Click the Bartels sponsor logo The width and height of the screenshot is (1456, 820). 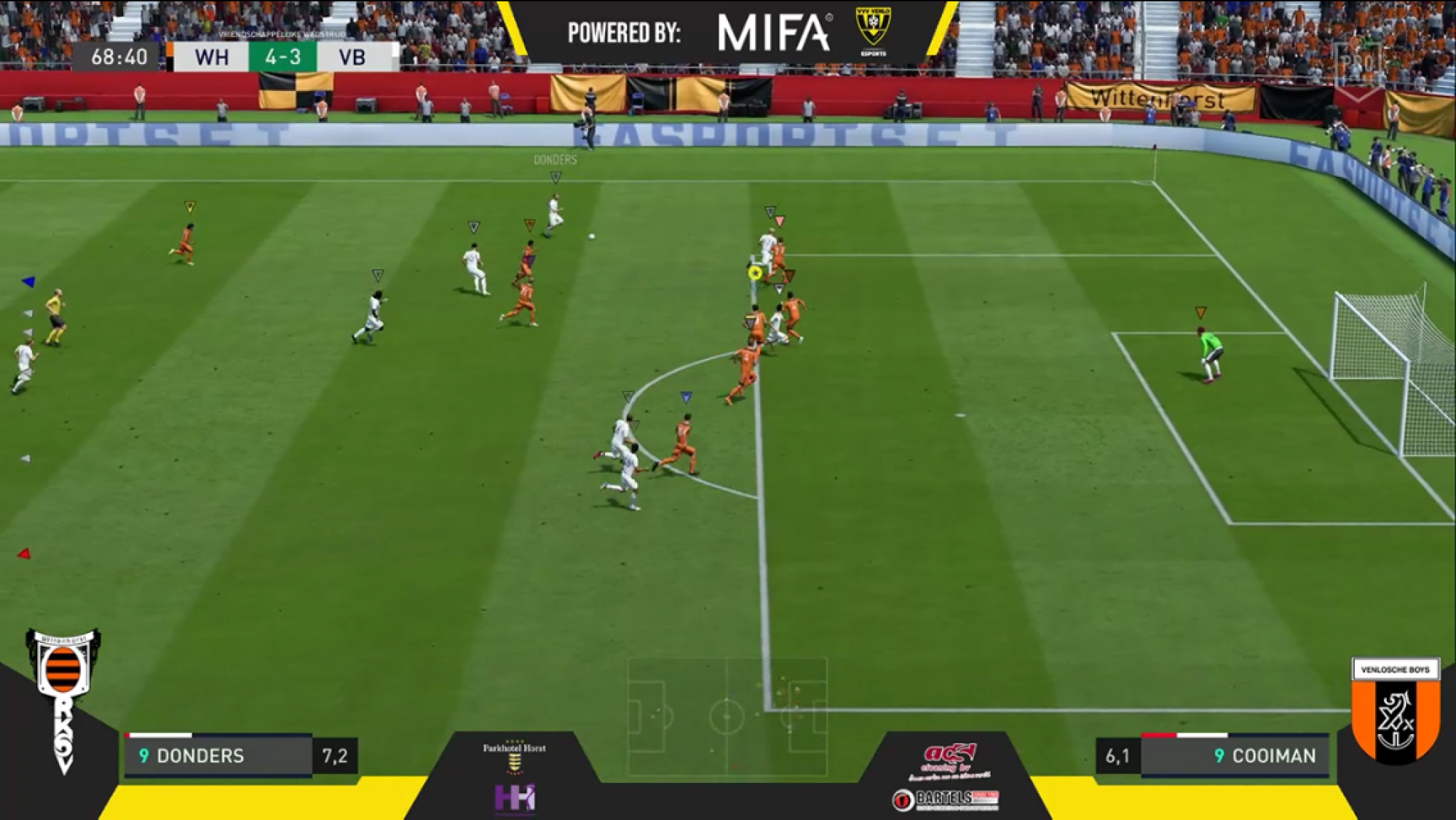point(946,800)
